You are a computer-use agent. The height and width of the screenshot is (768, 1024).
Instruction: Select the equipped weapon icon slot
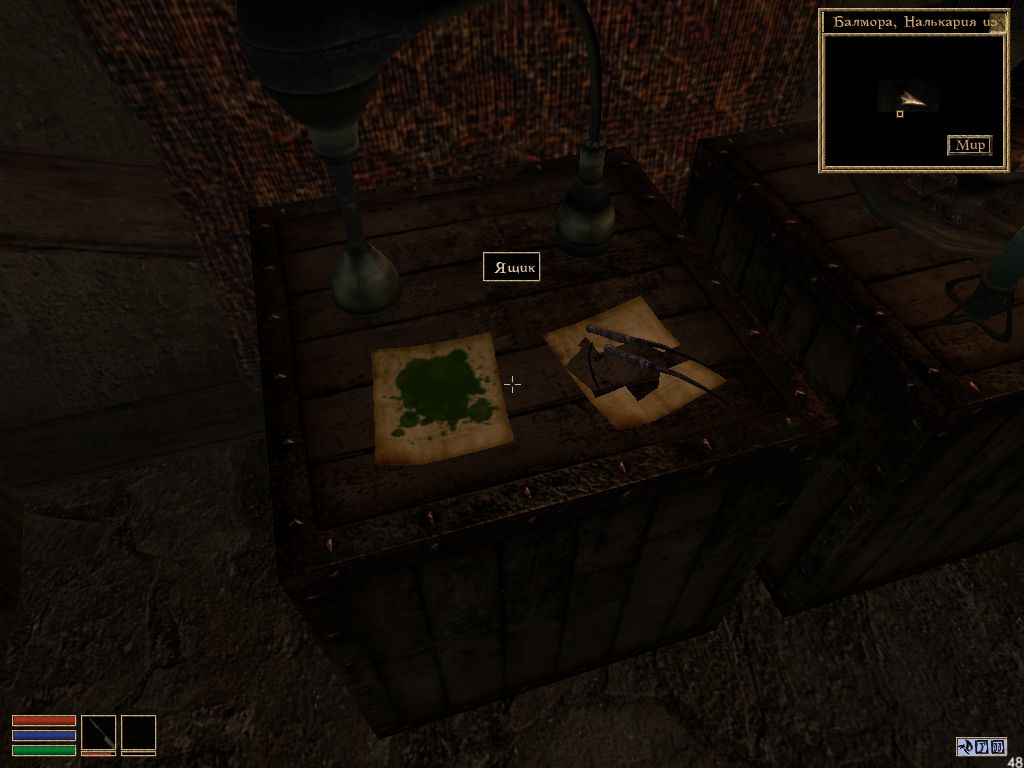pyautogui.click(x=98, y=733)
